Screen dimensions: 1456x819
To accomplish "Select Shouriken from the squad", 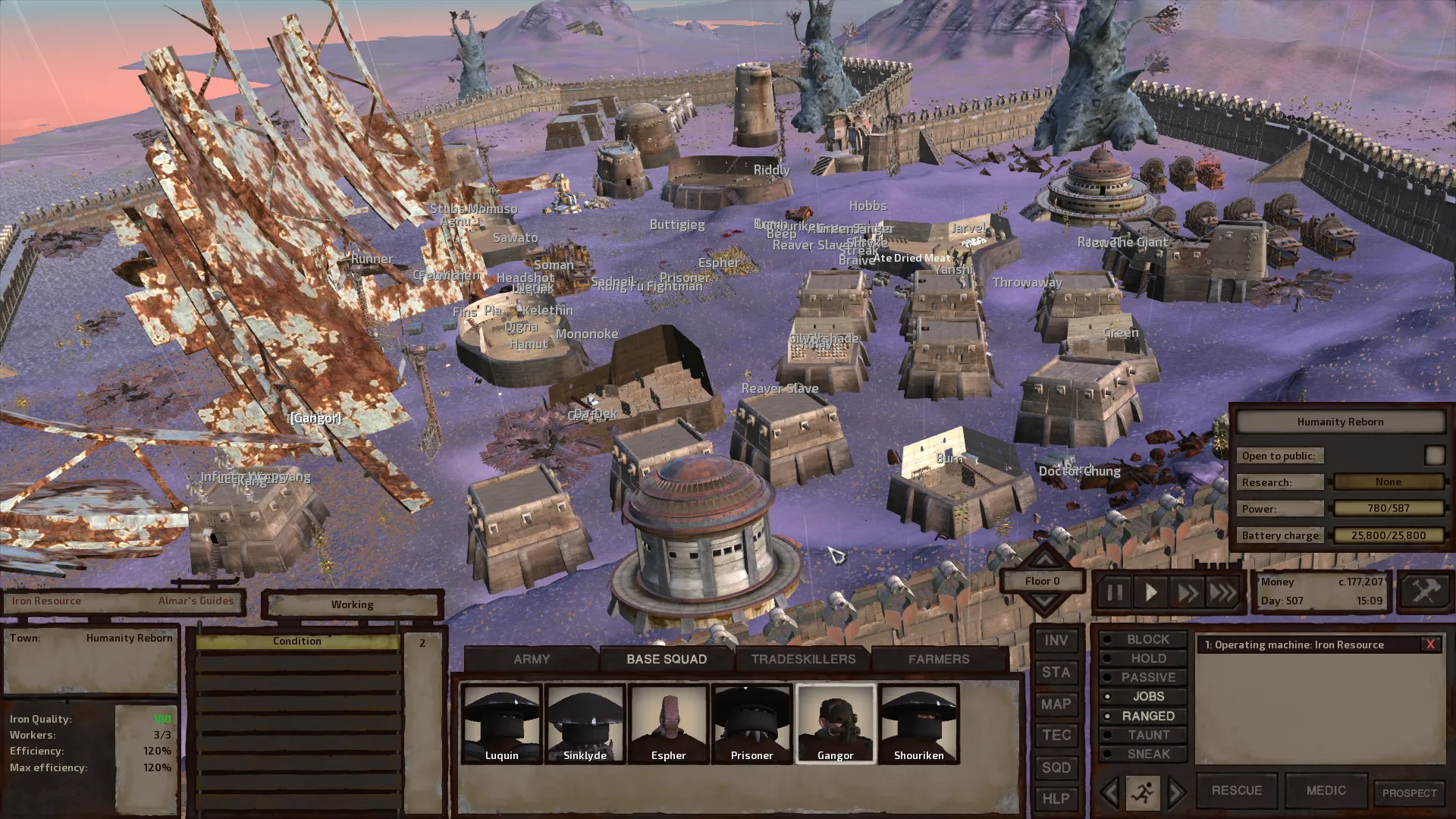I will click(x=918, y=723).
